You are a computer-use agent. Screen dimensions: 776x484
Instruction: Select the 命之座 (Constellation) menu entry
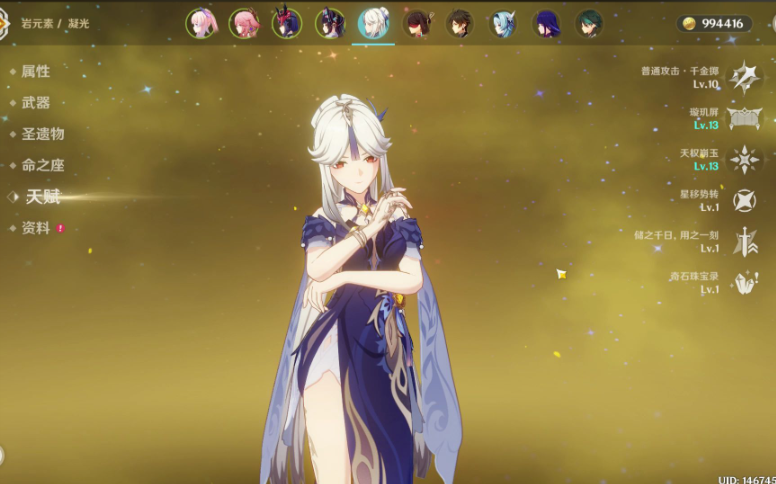tap(42, 165)
